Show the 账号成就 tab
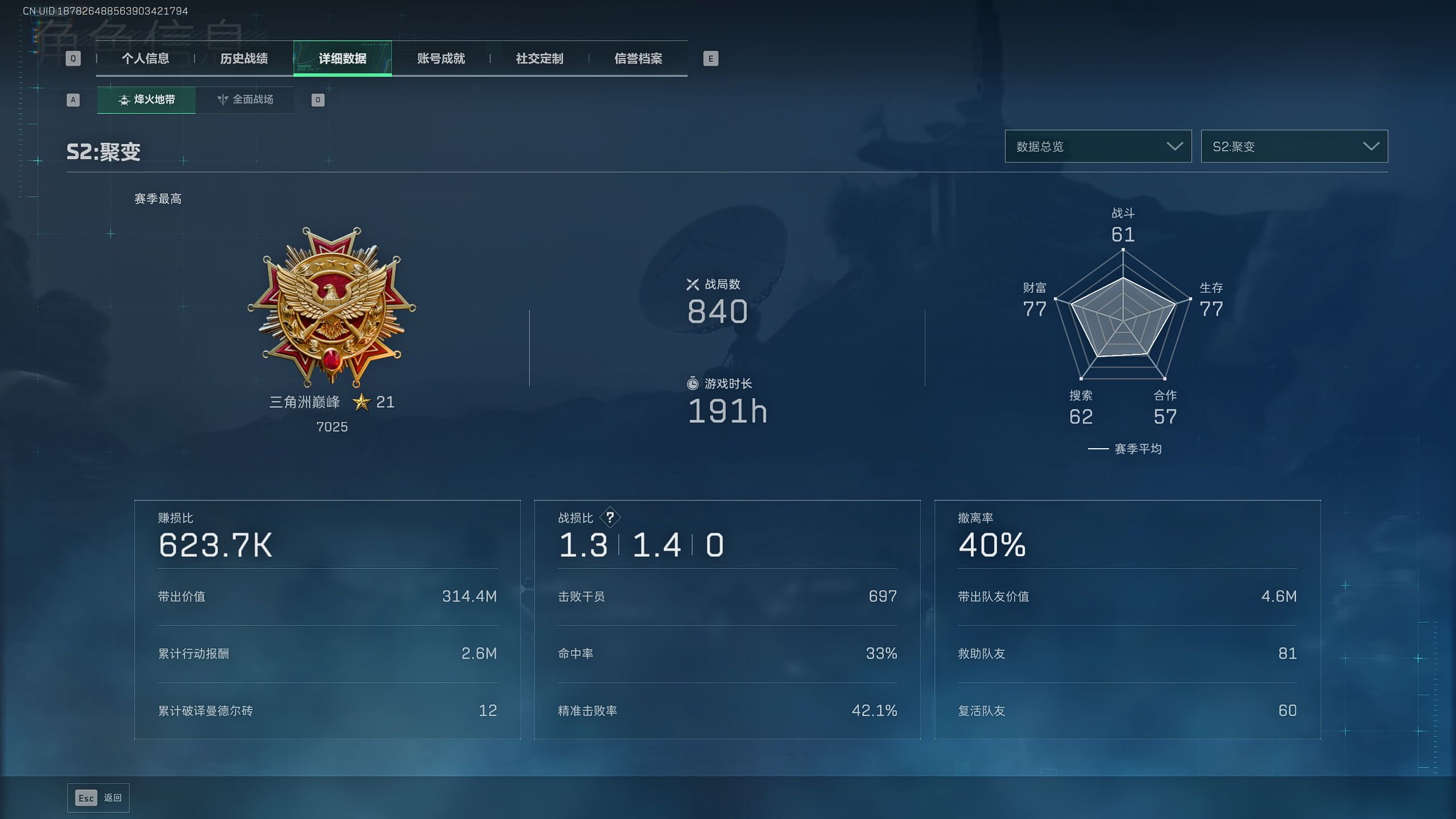The height and width of the screenshot is (819, 1456). tap(441, 59)
